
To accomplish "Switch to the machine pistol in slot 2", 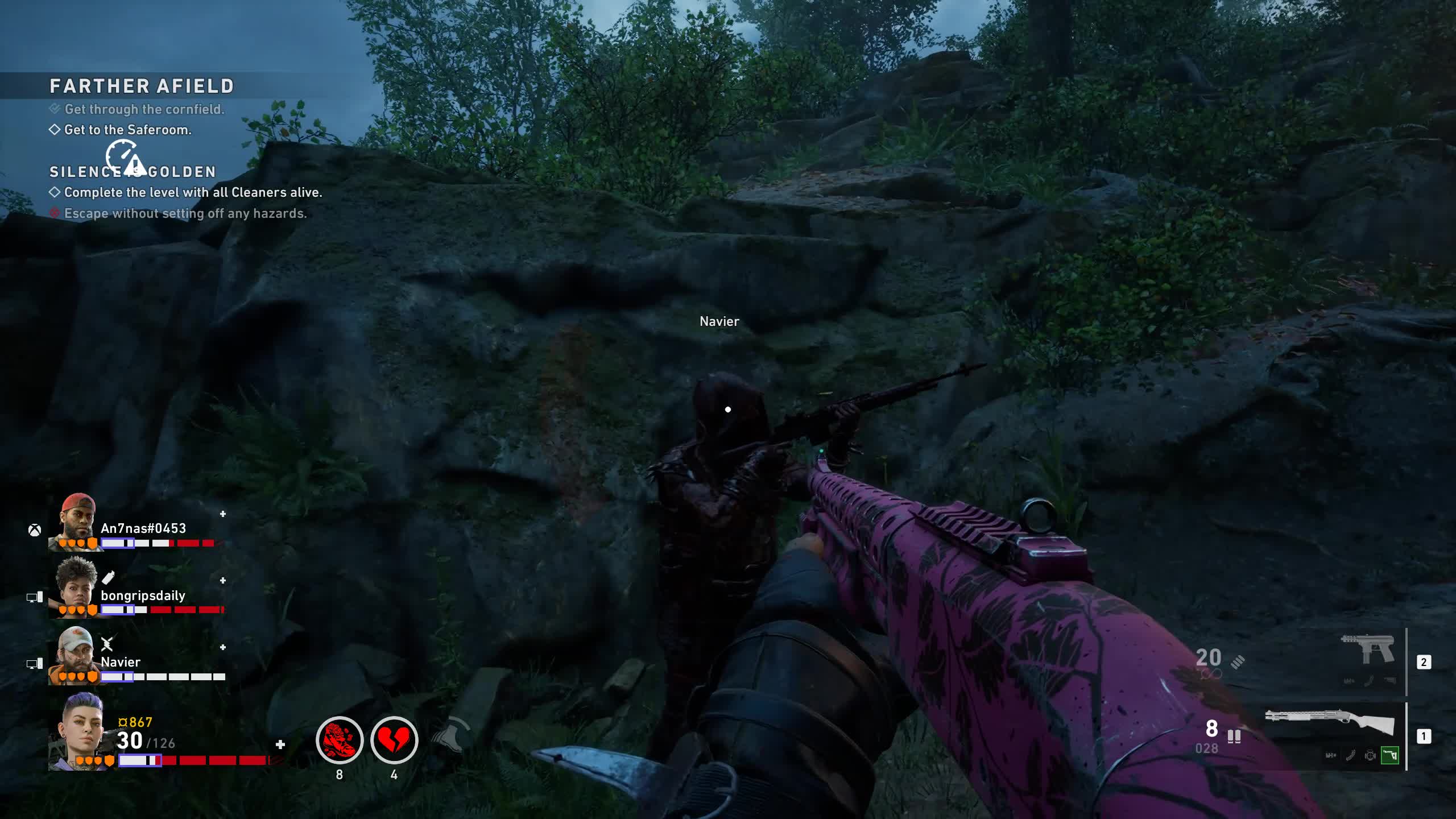I will [1368, 648].
